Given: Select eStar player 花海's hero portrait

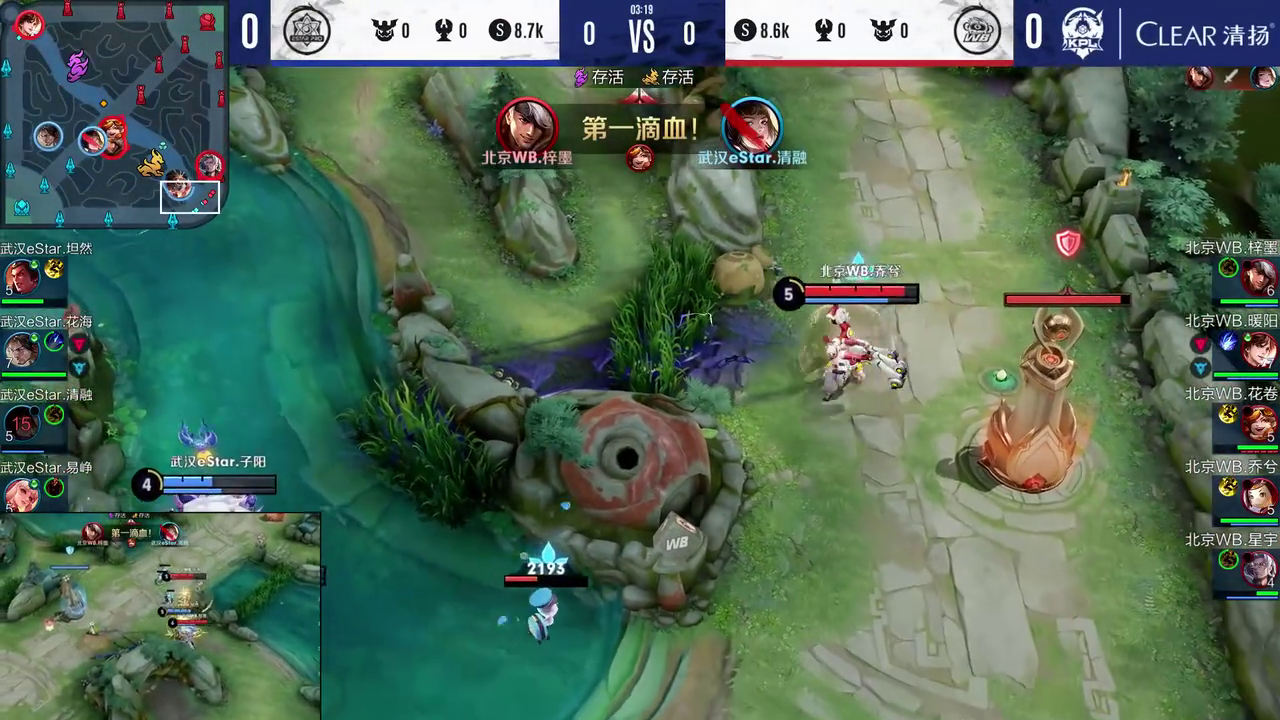Looking at the screenshot, I should point(22,350).
